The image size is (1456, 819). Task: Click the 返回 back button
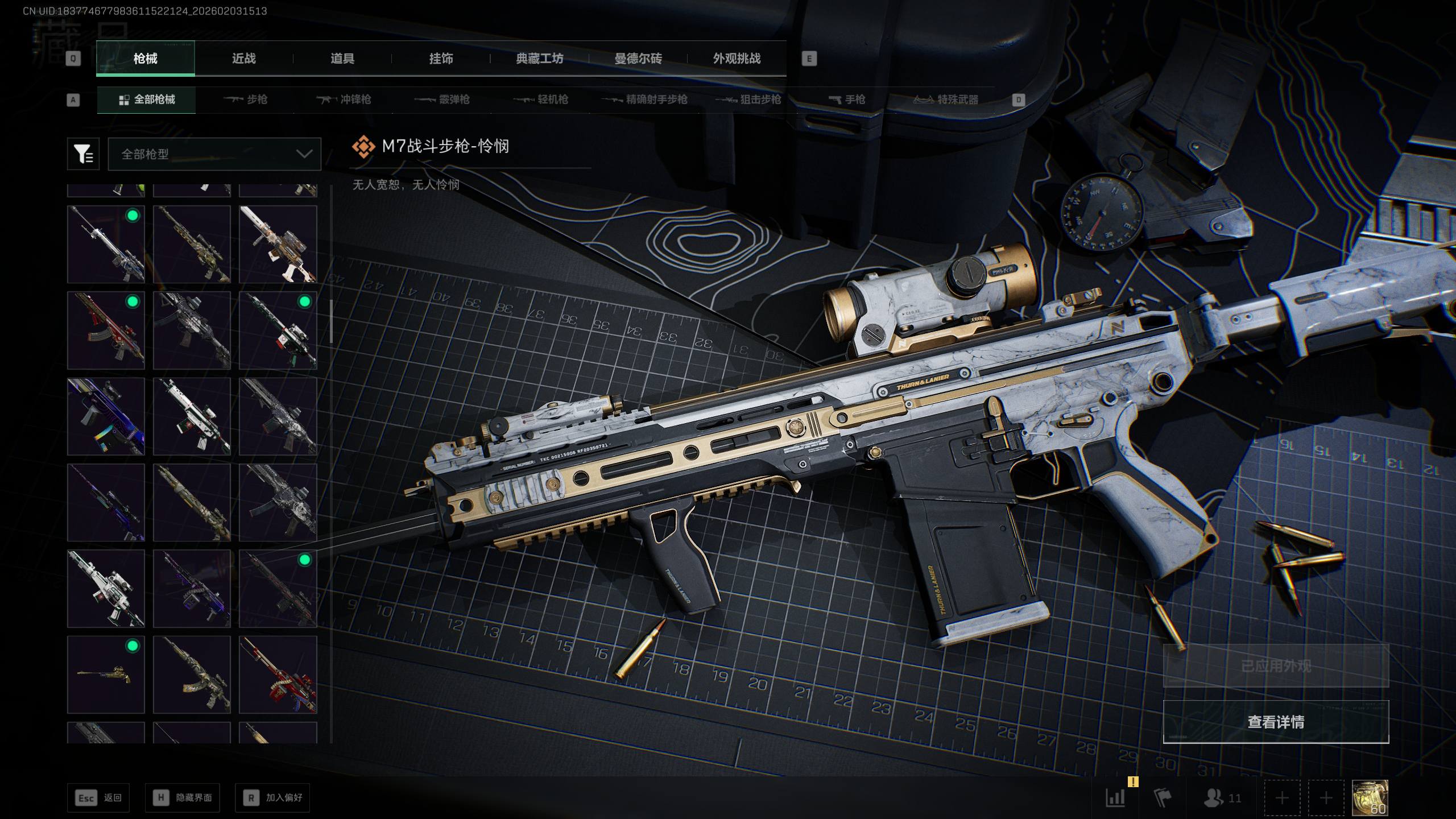[x=98, y=798]
